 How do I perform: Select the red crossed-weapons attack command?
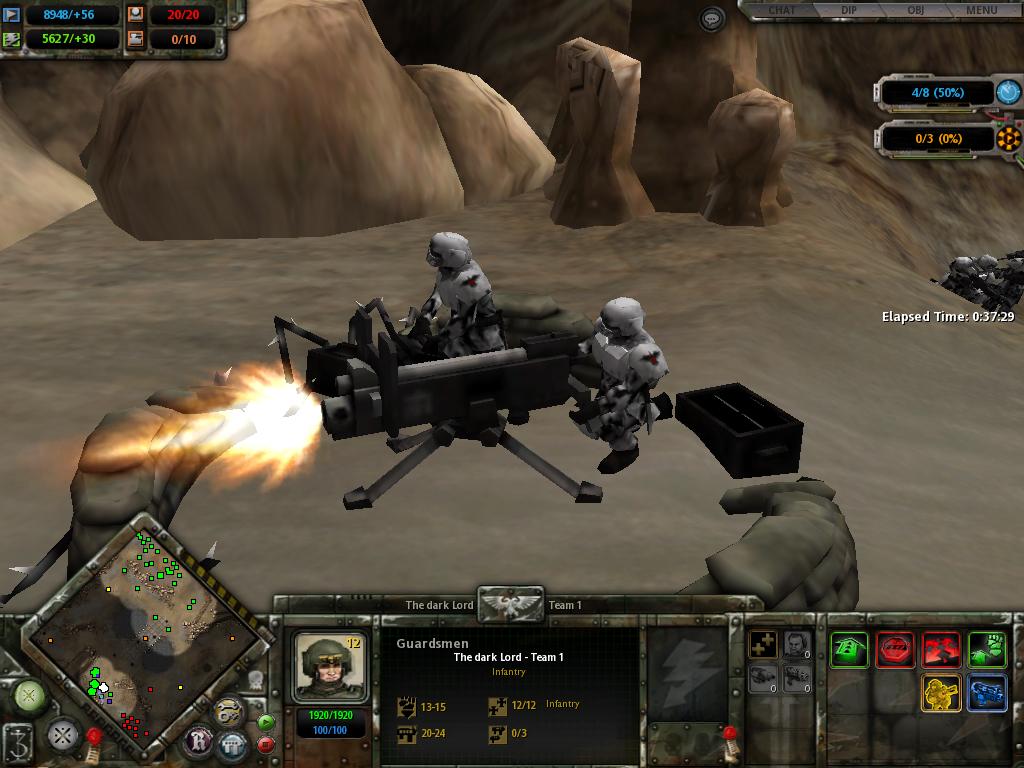pos(941,650)
